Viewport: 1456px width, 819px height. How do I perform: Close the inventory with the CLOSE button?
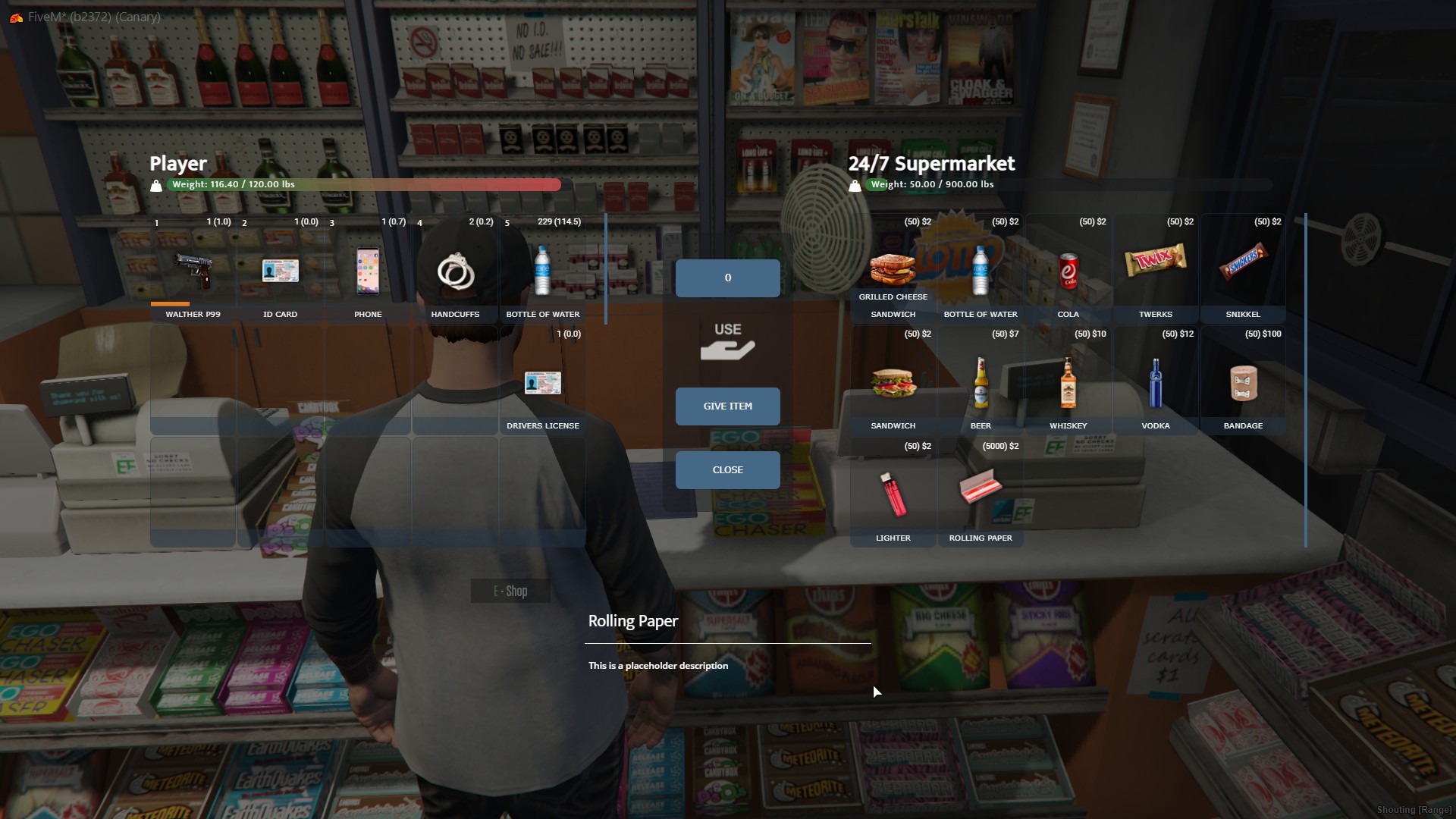coord(727,470)
